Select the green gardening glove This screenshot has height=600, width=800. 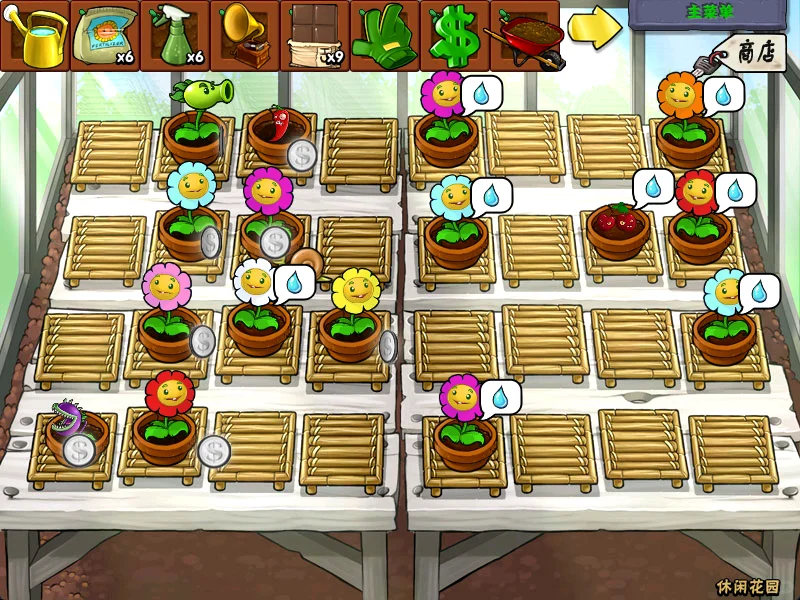[385, 35]
